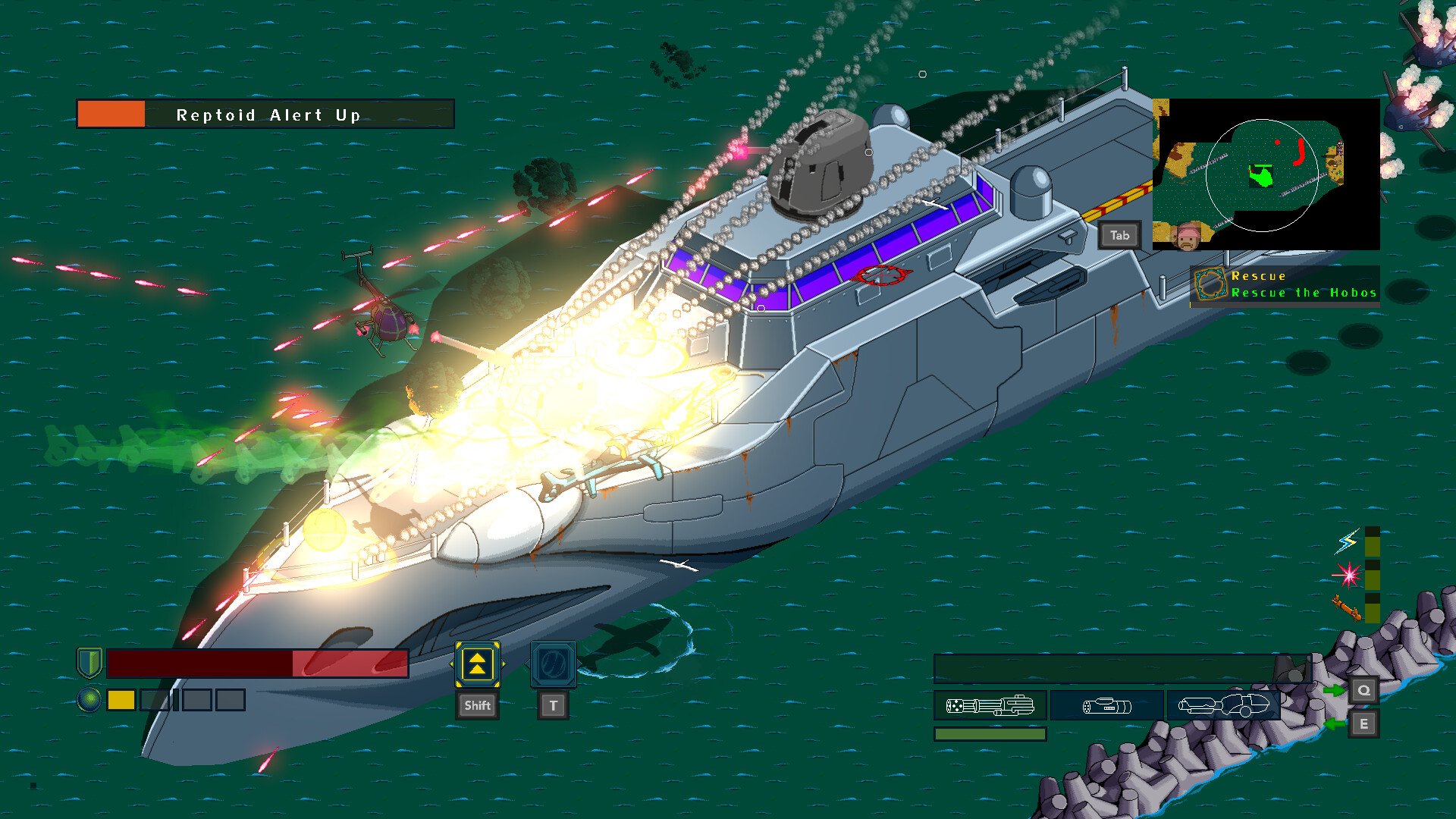Activate the yellow double-arrow boost ability
The height and width of the screenshot is (819, 1456).
[x=477, y=664]
